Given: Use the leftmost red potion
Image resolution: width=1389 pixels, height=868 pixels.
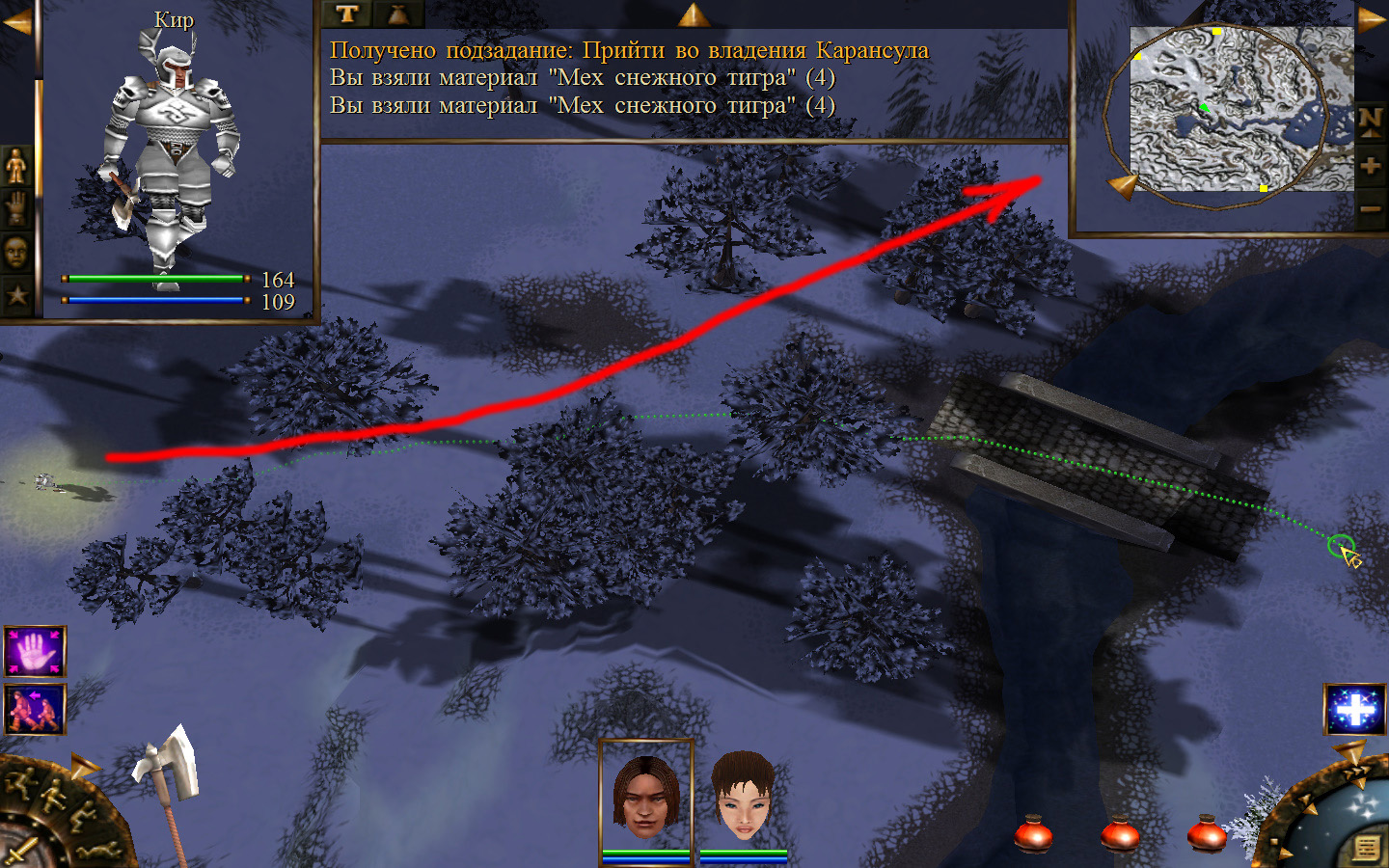Looking at the screenshot, I should 1033,833.
